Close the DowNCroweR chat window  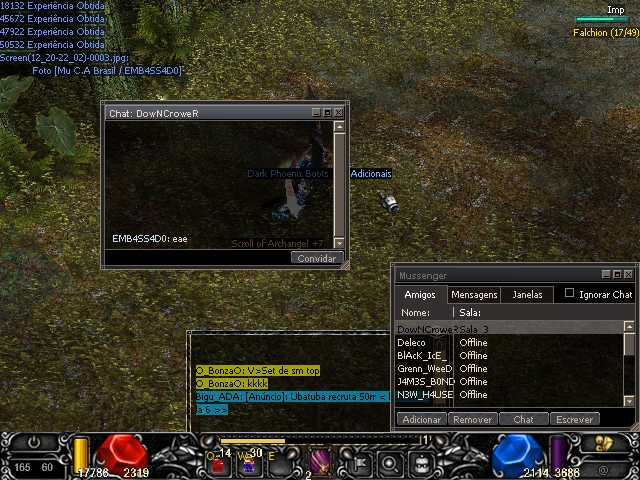tap(339, 113)
